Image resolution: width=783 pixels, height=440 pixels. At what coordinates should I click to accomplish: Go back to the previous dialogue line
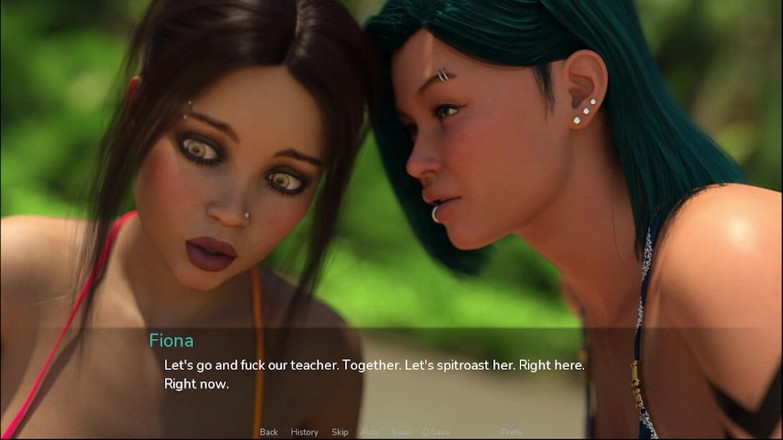pos(268,432)
